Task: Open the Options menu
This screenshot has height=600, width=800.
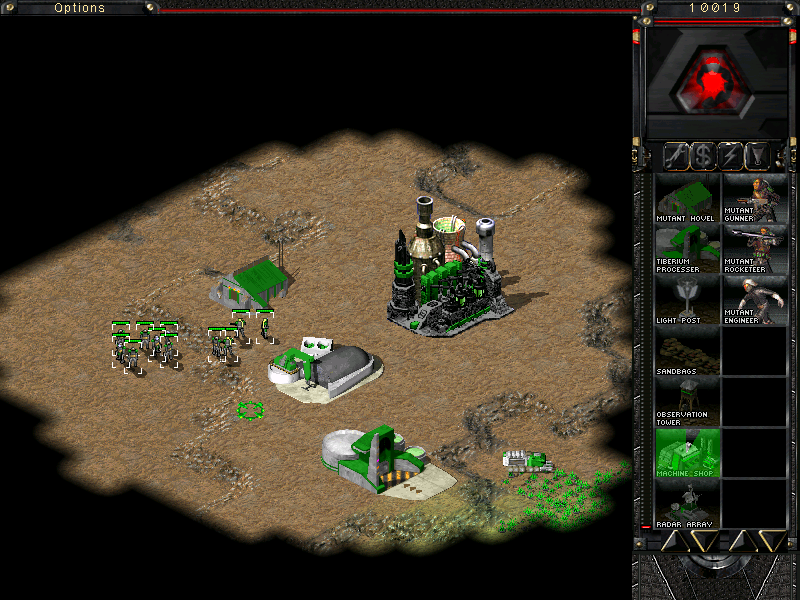Action: pyautogui.click(x=79, y=8)
